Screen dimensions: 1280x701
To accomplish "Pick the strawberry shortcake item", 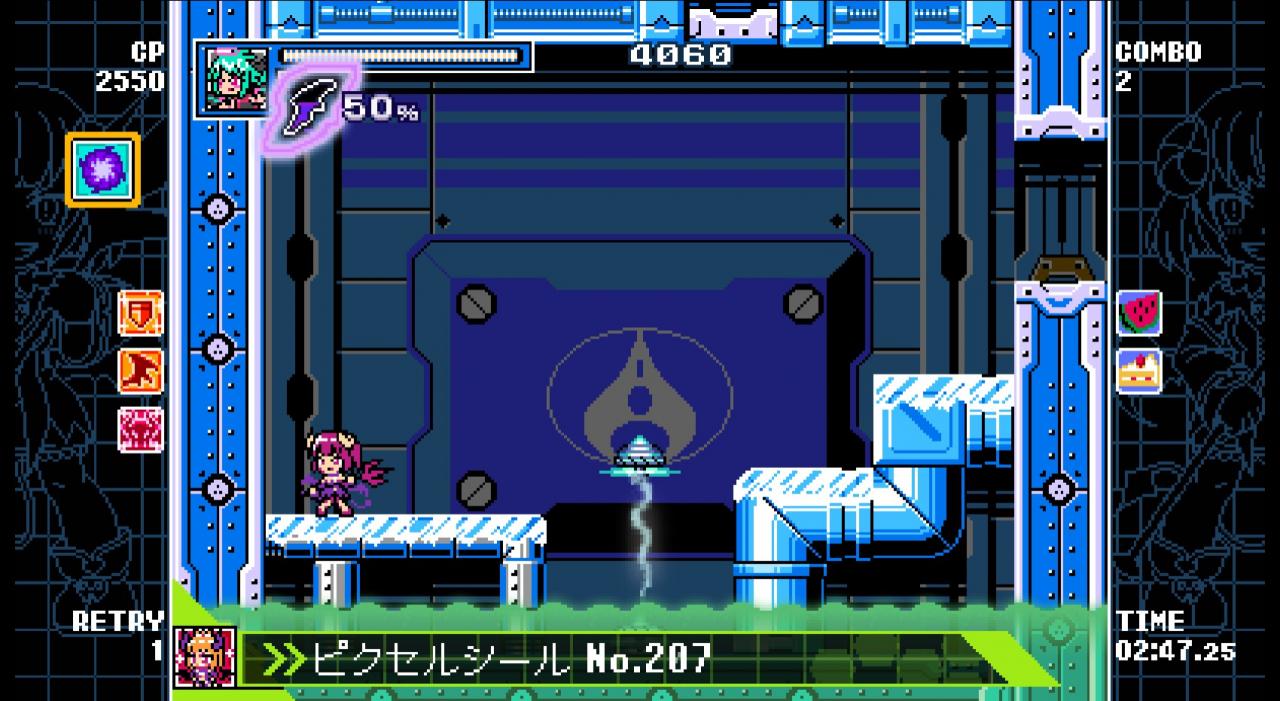I will (x=1138, y=370).
